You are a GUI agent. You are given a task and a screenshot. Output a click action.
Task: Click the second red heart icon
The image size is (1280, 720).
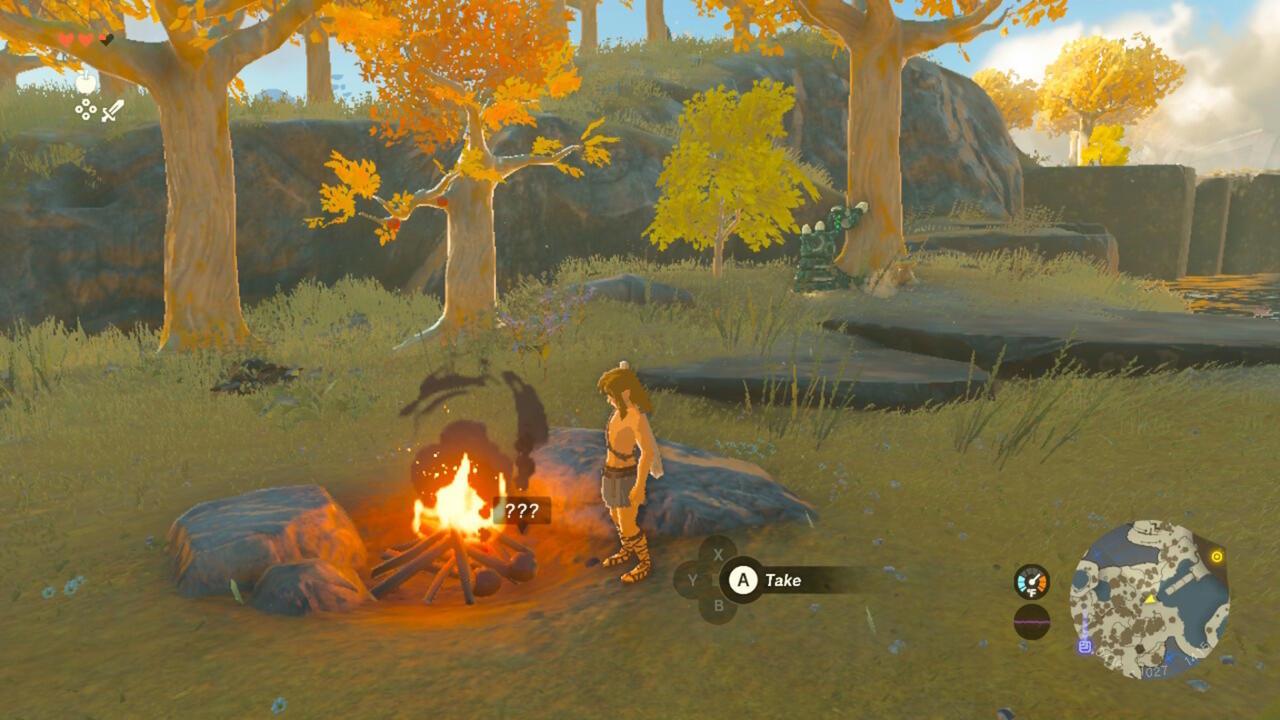(x=84, y=39)
